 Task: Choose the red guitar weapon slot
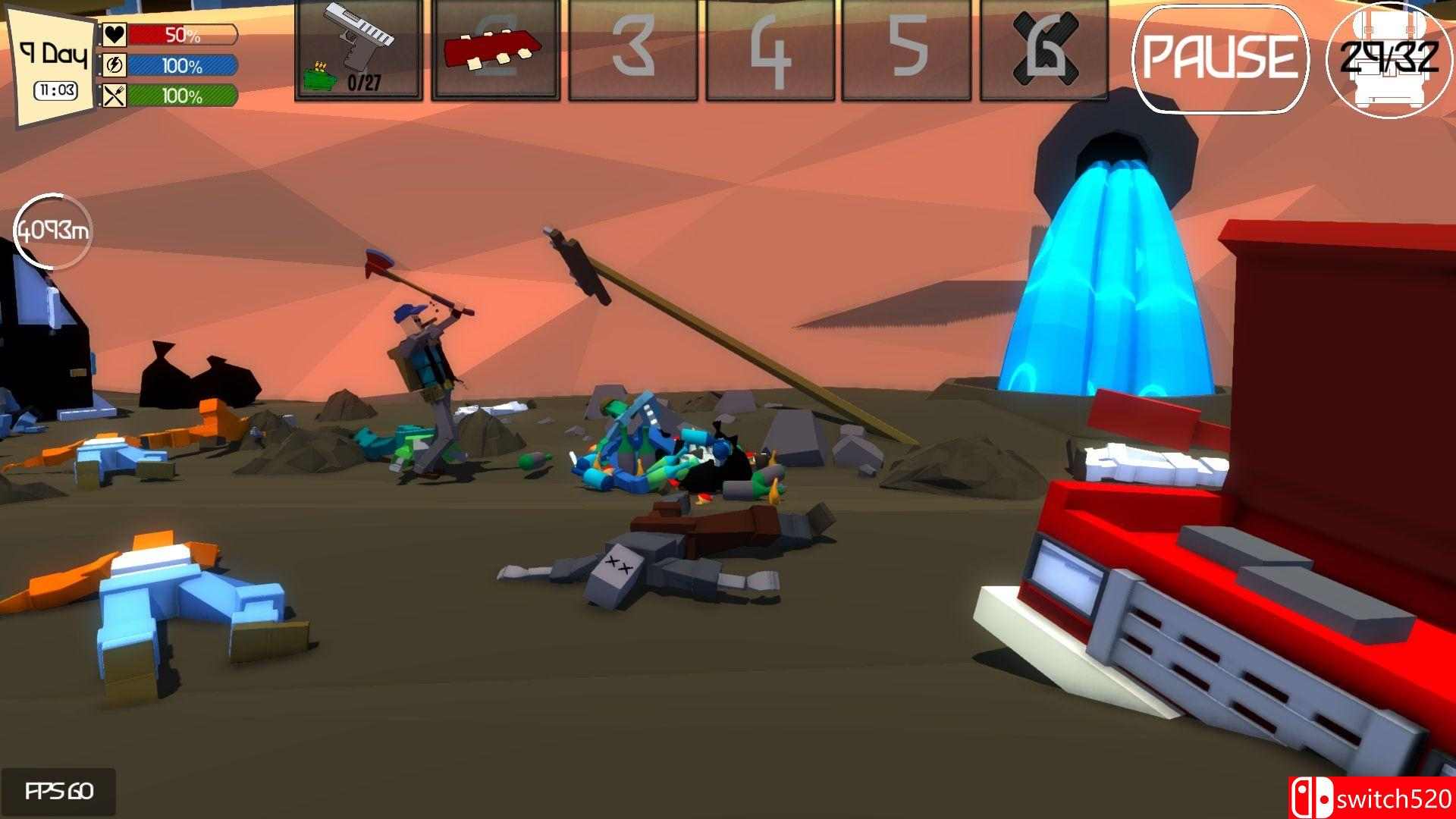point(495,50)
